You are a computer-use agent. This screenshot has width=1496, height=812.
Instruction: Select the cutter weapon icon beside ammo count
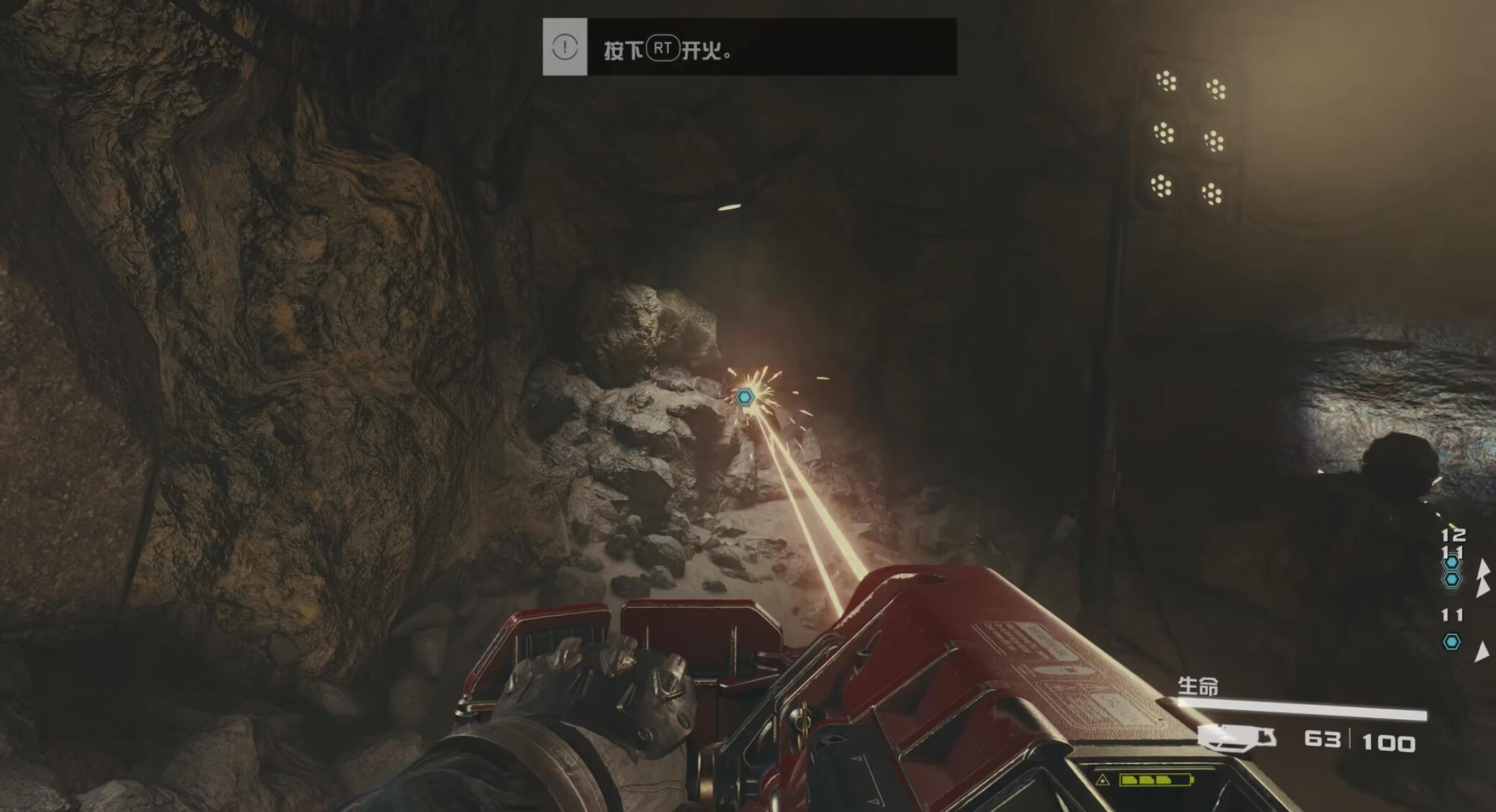point(1237,738)
